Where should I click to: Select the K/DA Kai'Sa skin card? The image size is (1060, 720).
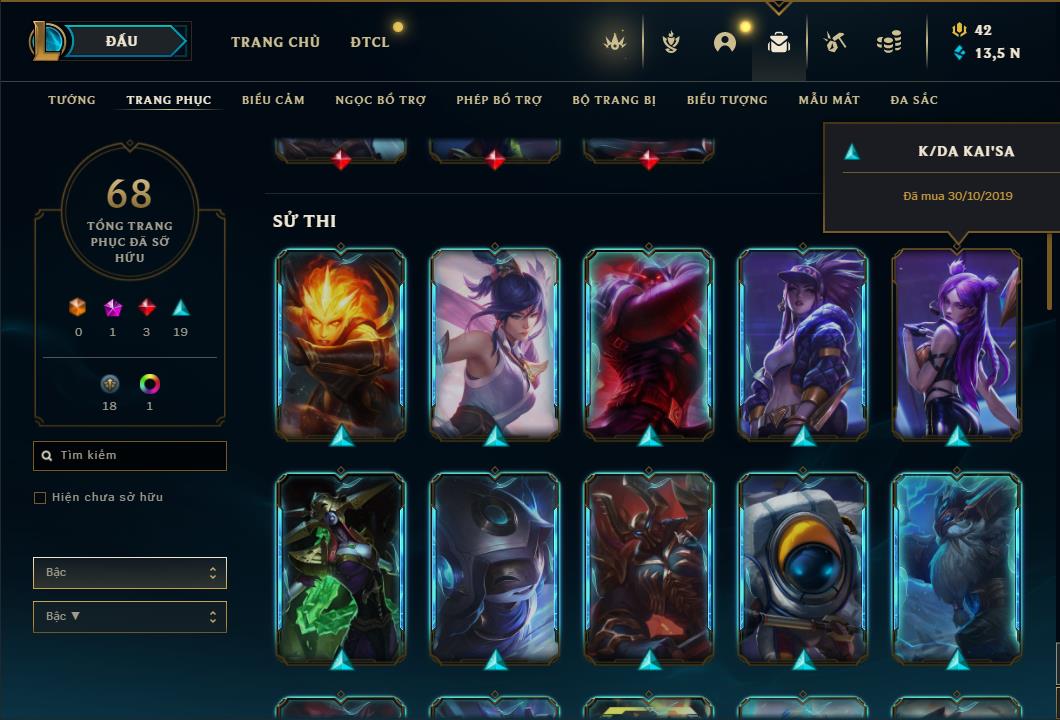coord(957,343)
